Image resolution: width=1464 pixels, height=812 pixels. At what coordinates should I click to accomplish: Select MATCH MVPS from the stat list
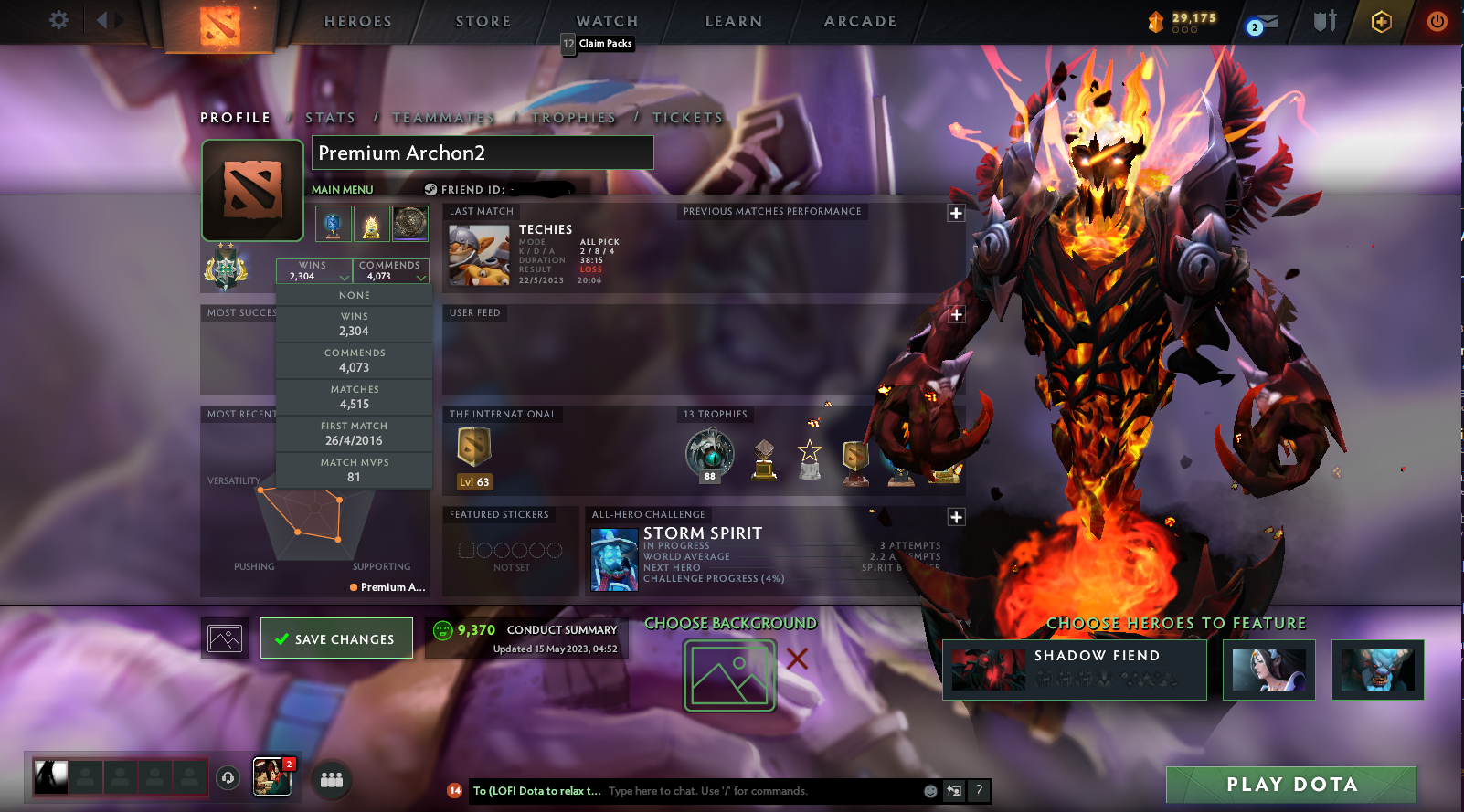tap(355, 469)
